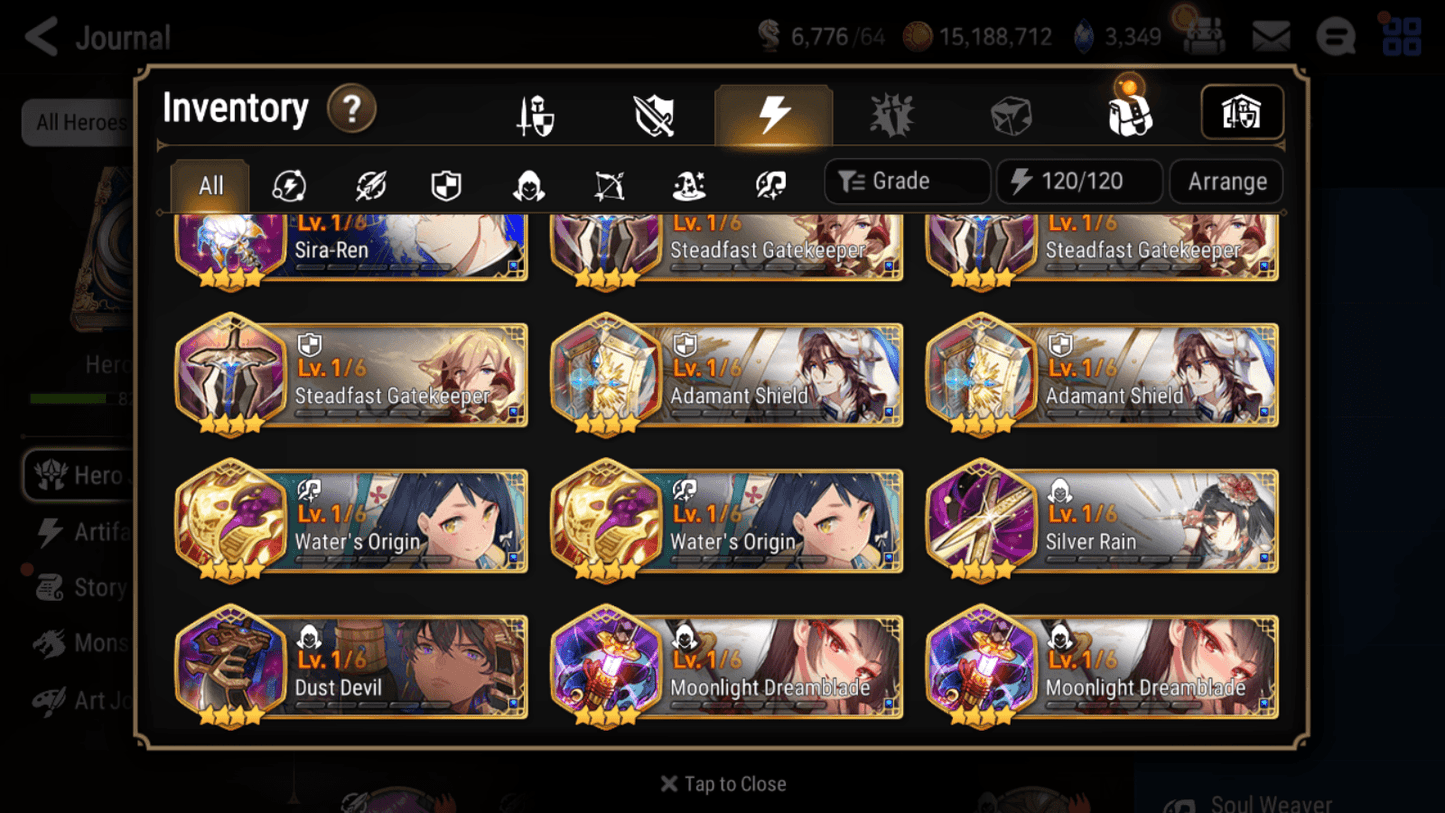Open the mailbox icon in the top bar
The image size is (1445, 813).
tap(1270, 34)
